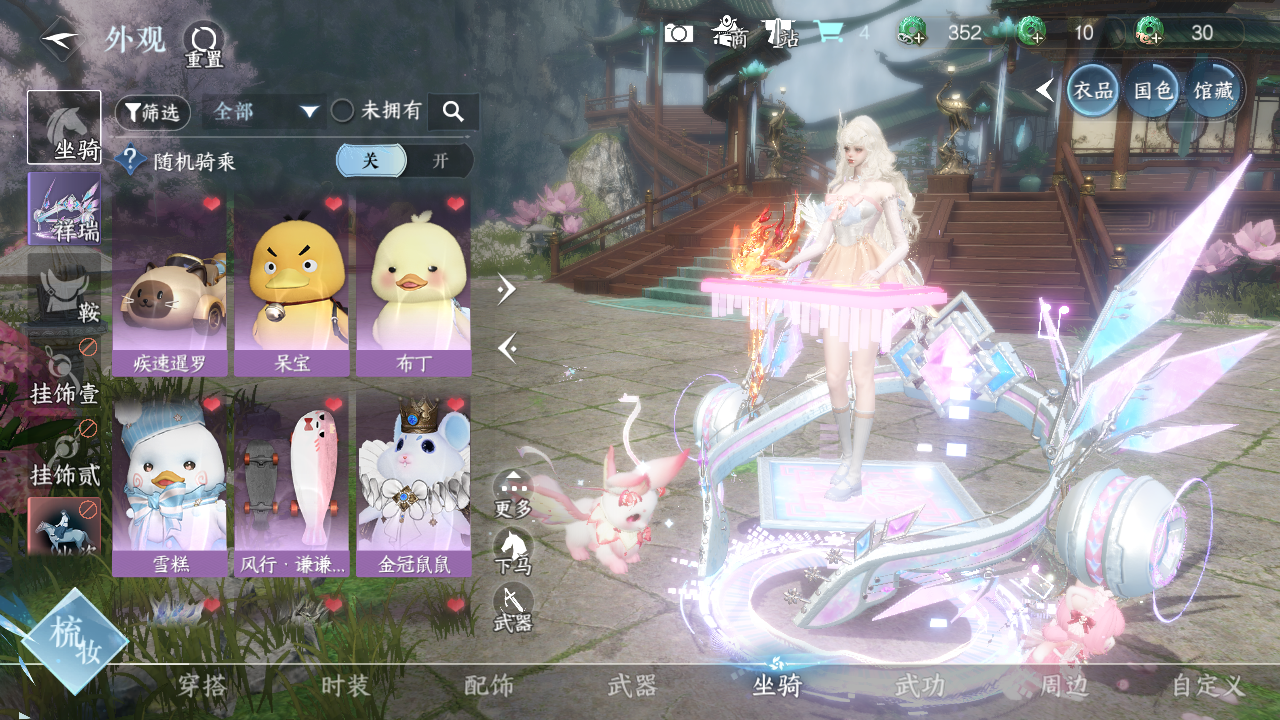This screenshot has width=1280, height=720.
Task: Open the 衣品 round button
Action: pos(1093,90)
